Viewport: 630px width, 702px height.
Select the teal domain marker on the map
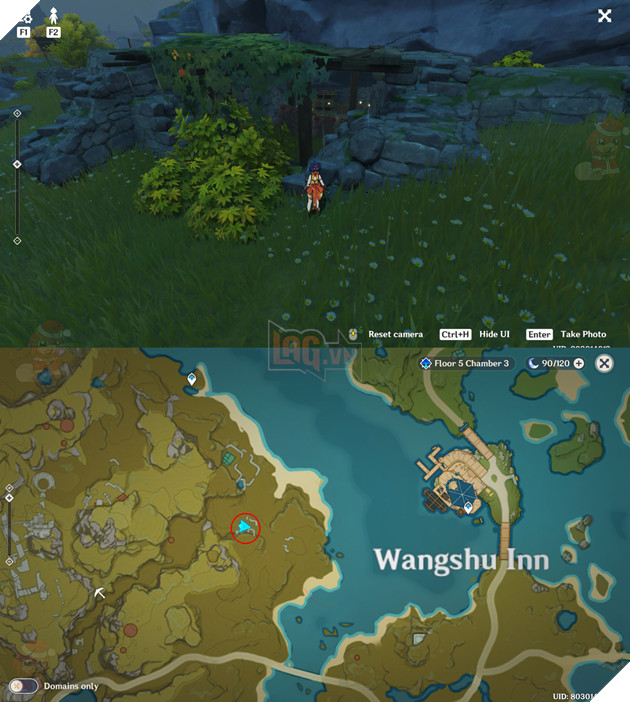229,458
